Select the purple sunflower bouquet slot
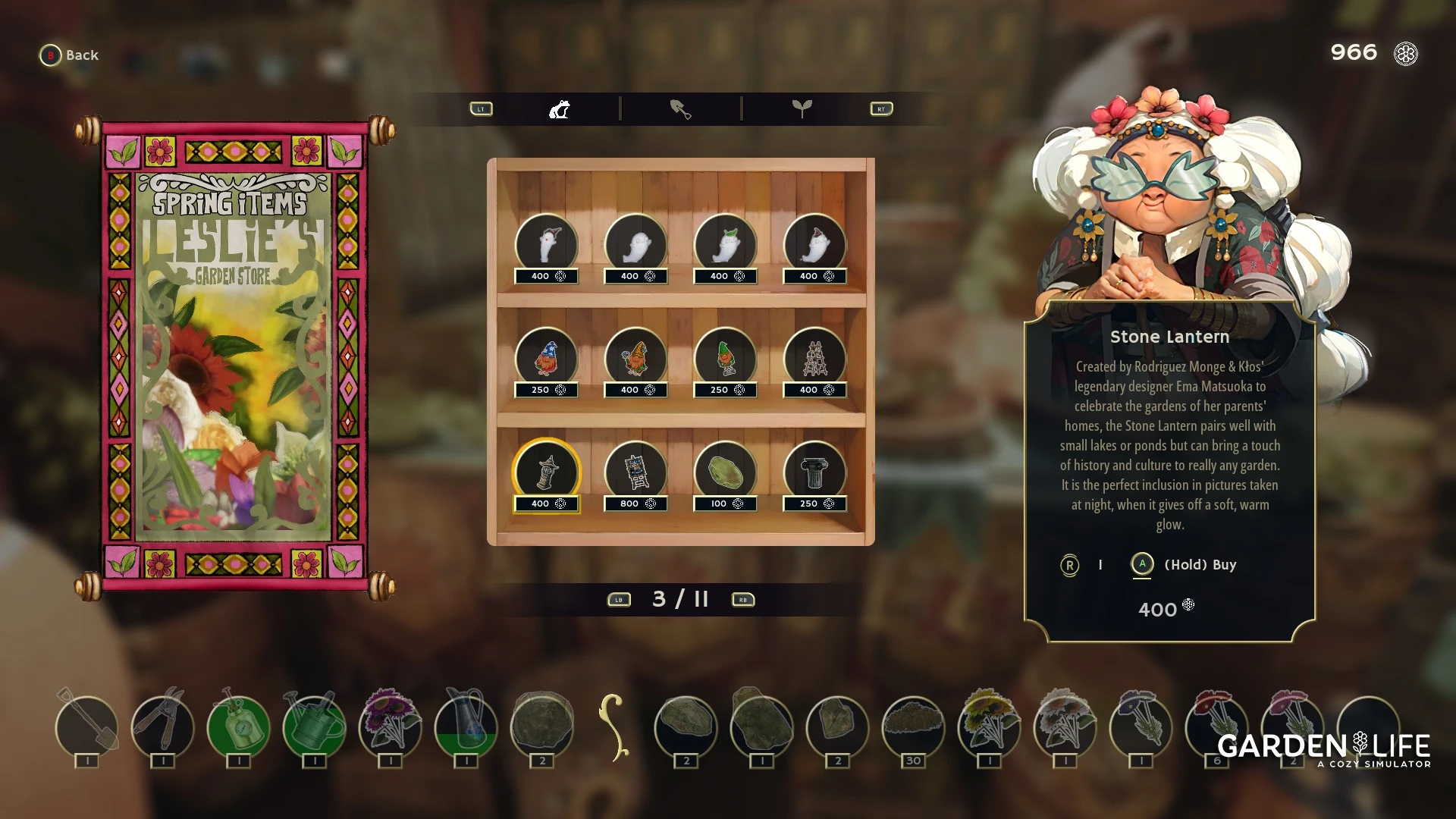 (390, 726)
